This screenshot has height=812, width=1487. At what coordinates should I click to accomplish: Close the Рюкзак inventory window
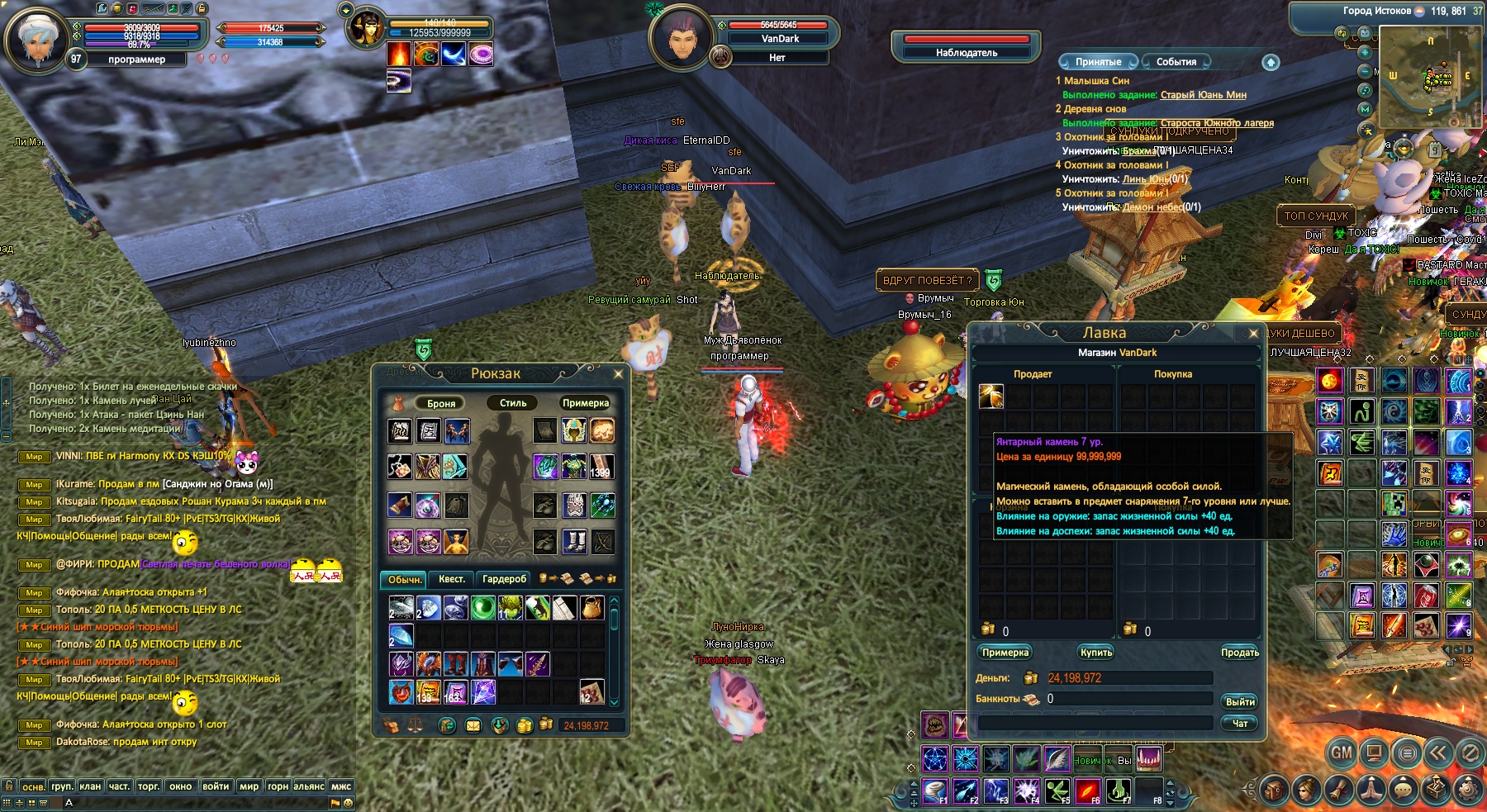pyautogui.click(x=618, y=374)
